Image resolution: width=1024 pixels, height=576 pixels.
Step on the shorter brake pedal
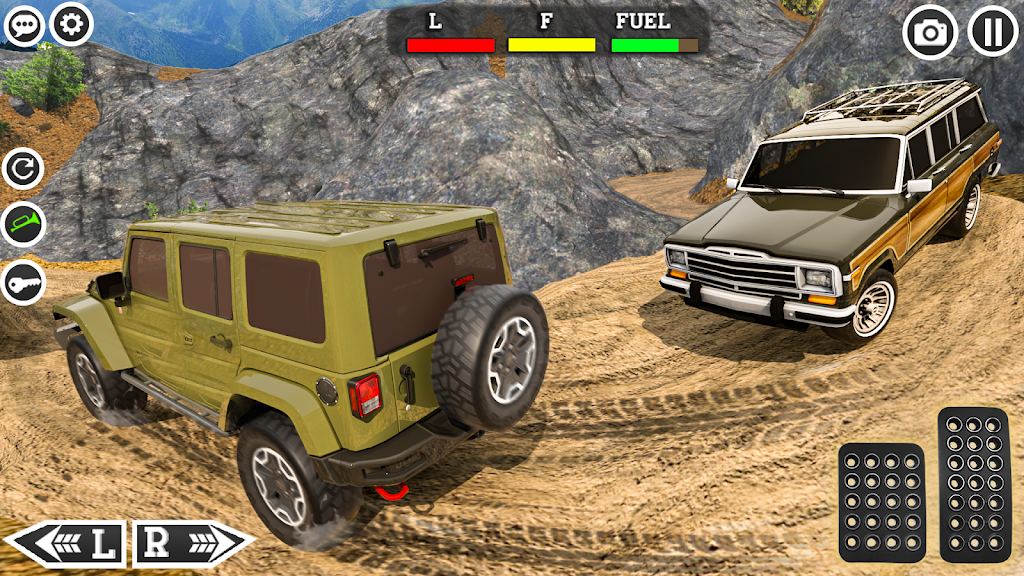pos(882,502)
